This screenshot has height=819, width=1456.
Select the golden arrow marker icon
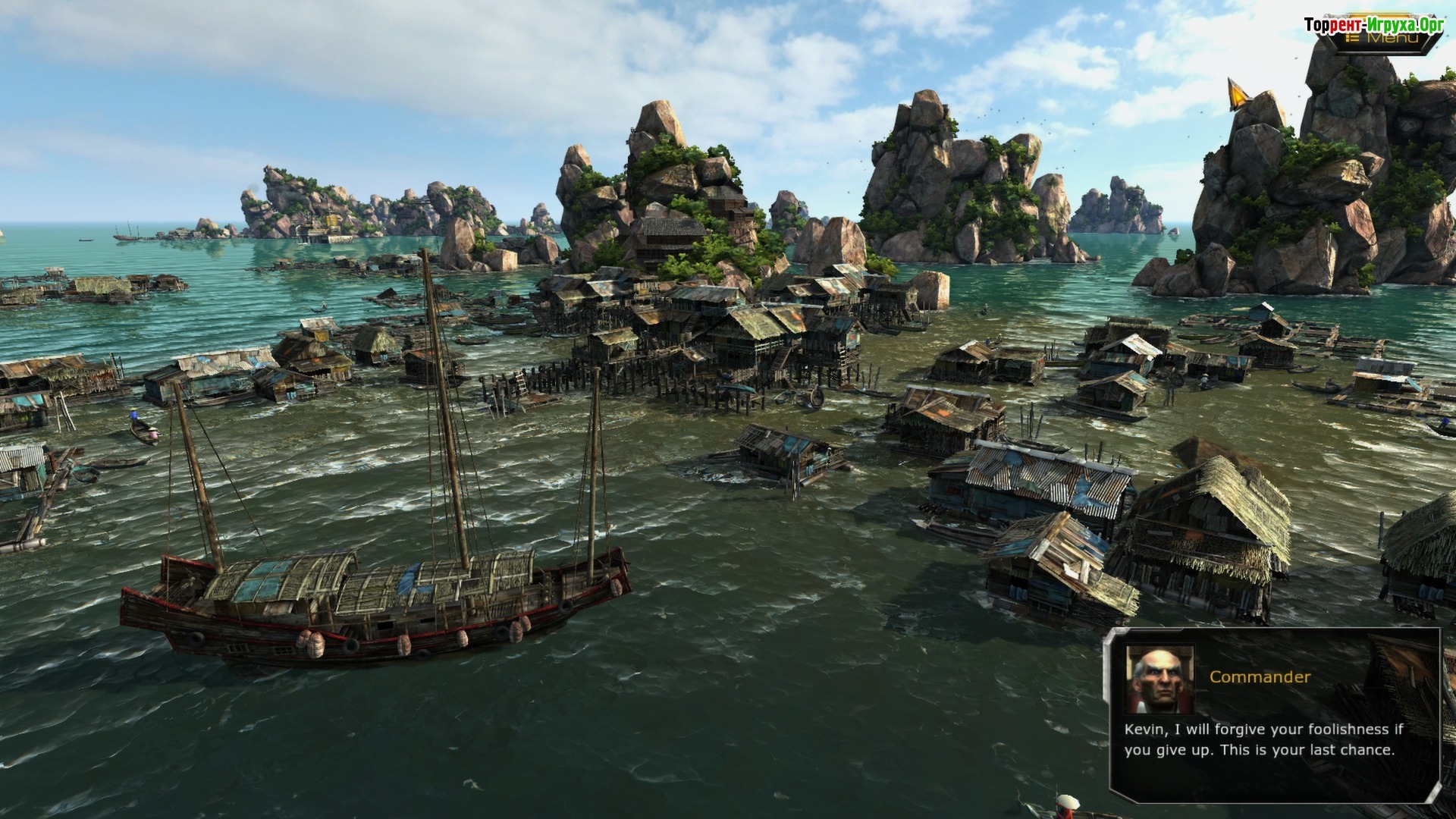(1238, 94)
